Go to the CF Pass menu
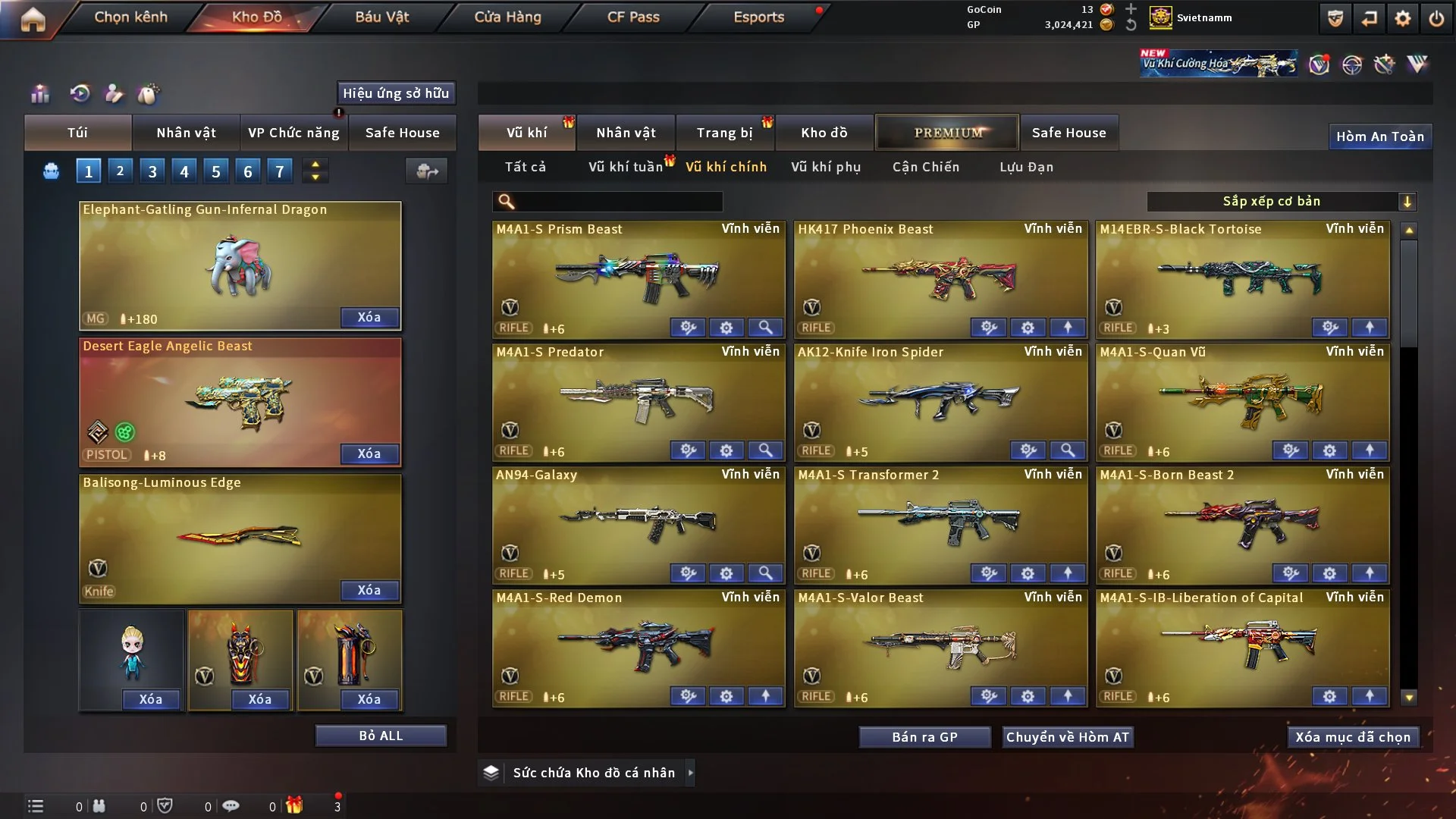This screenshot has width=1456, height=819. [633, 17]
